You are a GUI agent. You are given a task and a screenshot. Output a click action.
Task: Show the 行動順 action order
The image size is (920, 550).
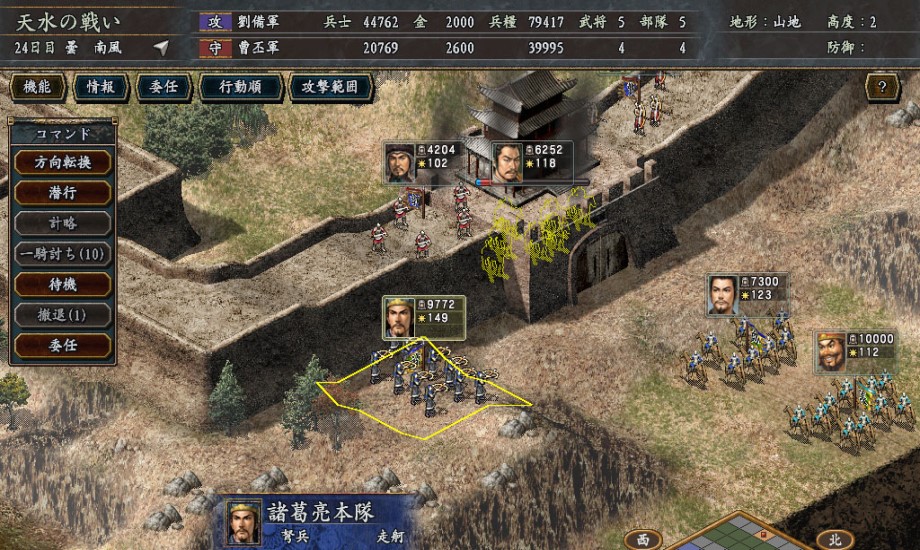pyautogui.click(x=238, y=88)
